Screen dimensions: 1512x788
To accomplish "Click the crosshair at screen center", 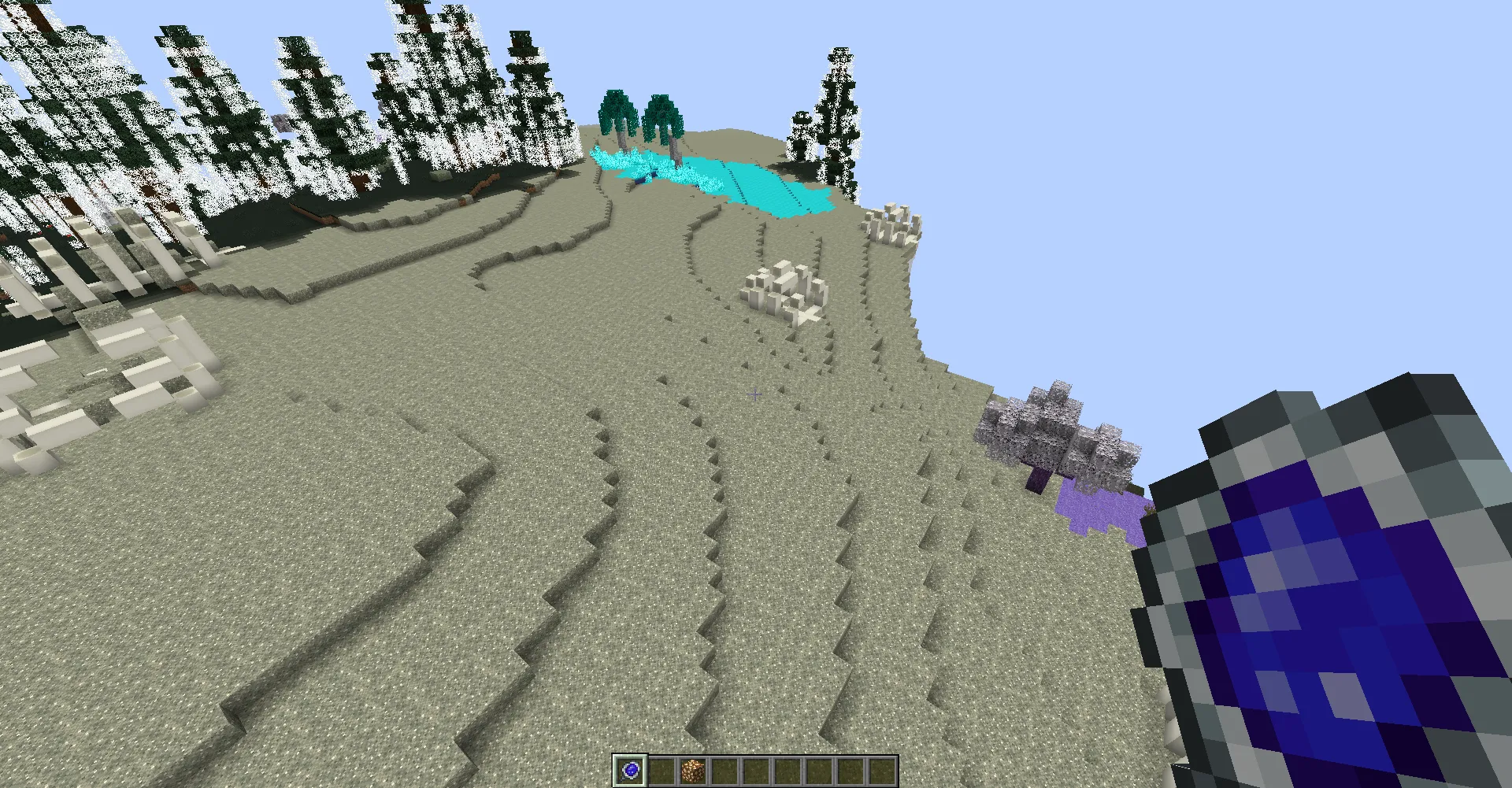I will (754, 394).
